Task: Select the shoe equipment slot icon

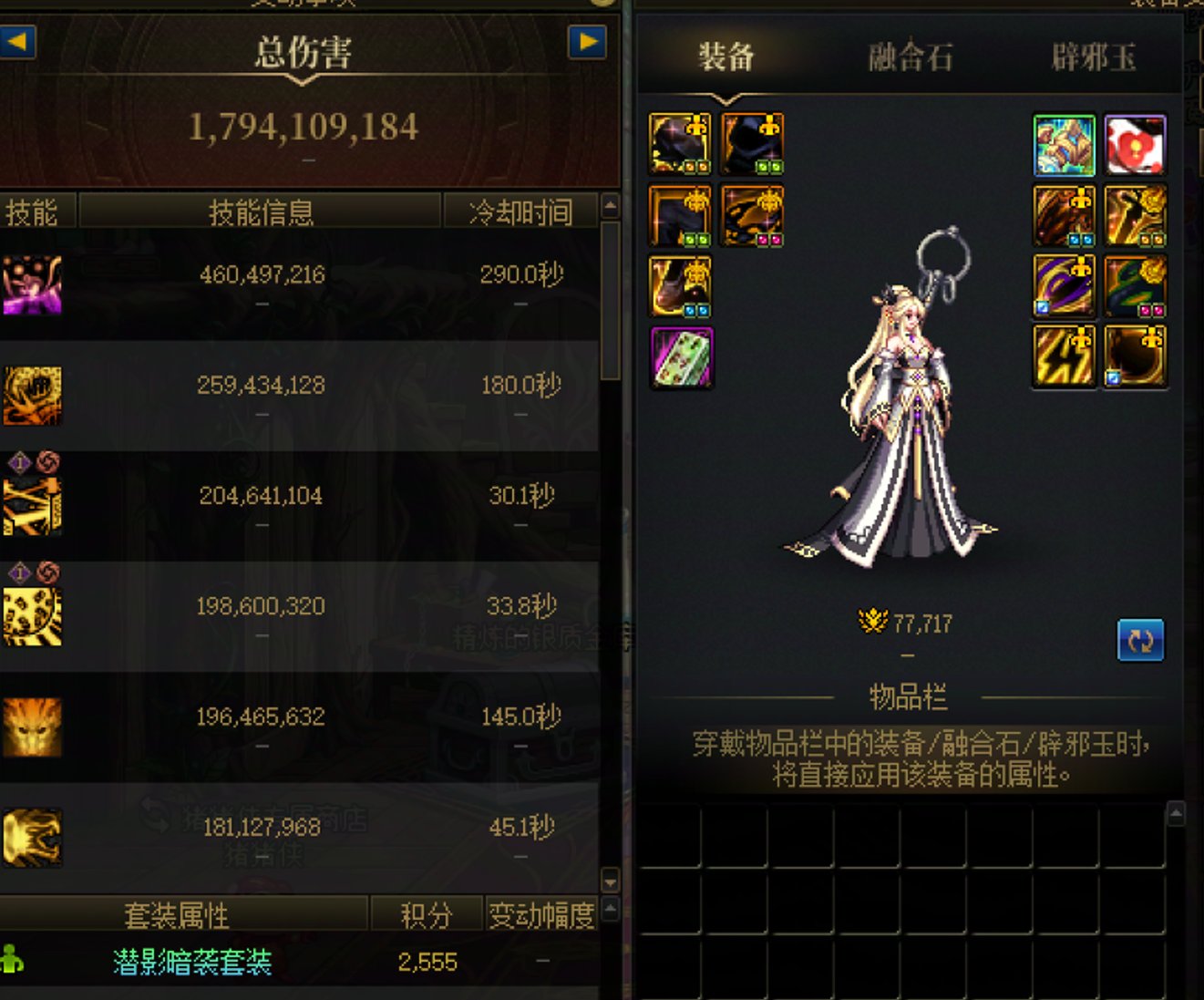Action: (x=681, y=286)
